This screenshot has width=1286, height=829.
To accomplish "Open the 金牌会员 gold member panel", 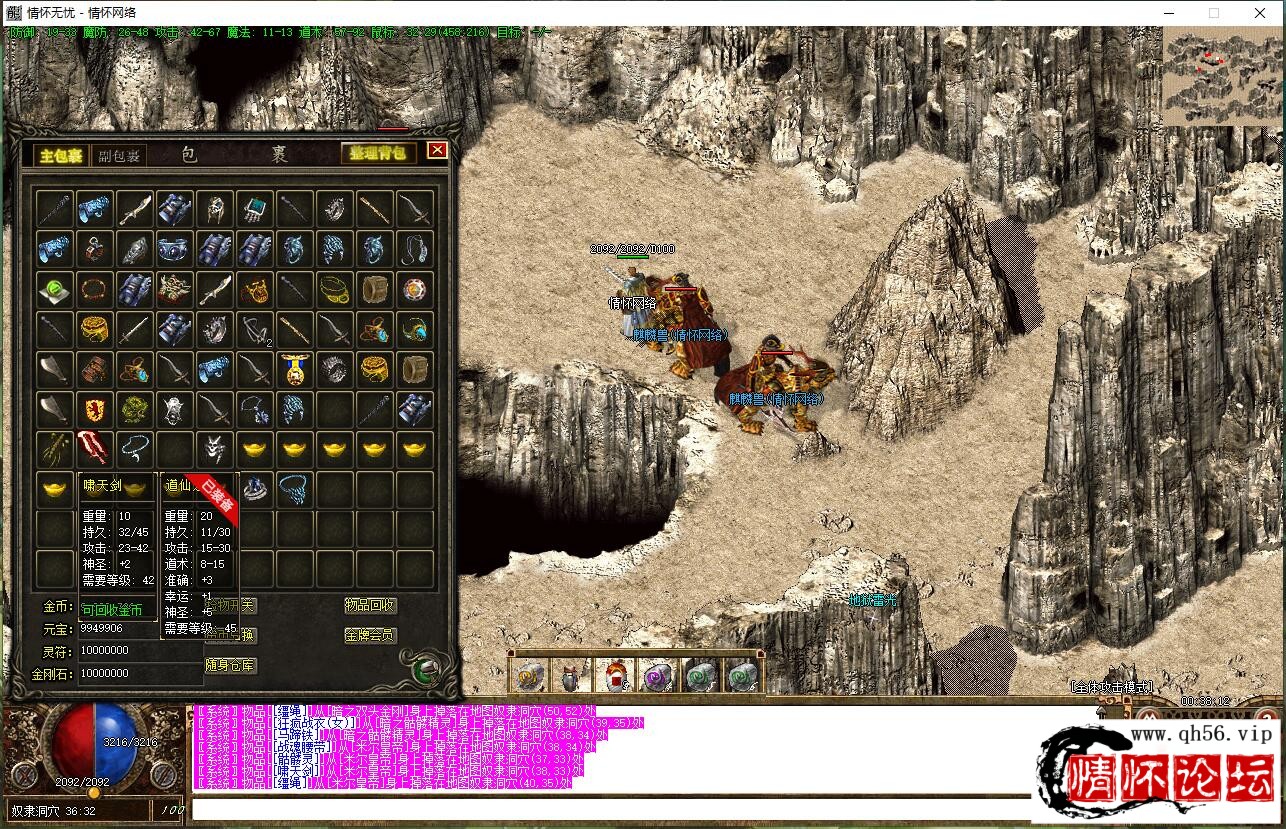I will pos(370,635).
